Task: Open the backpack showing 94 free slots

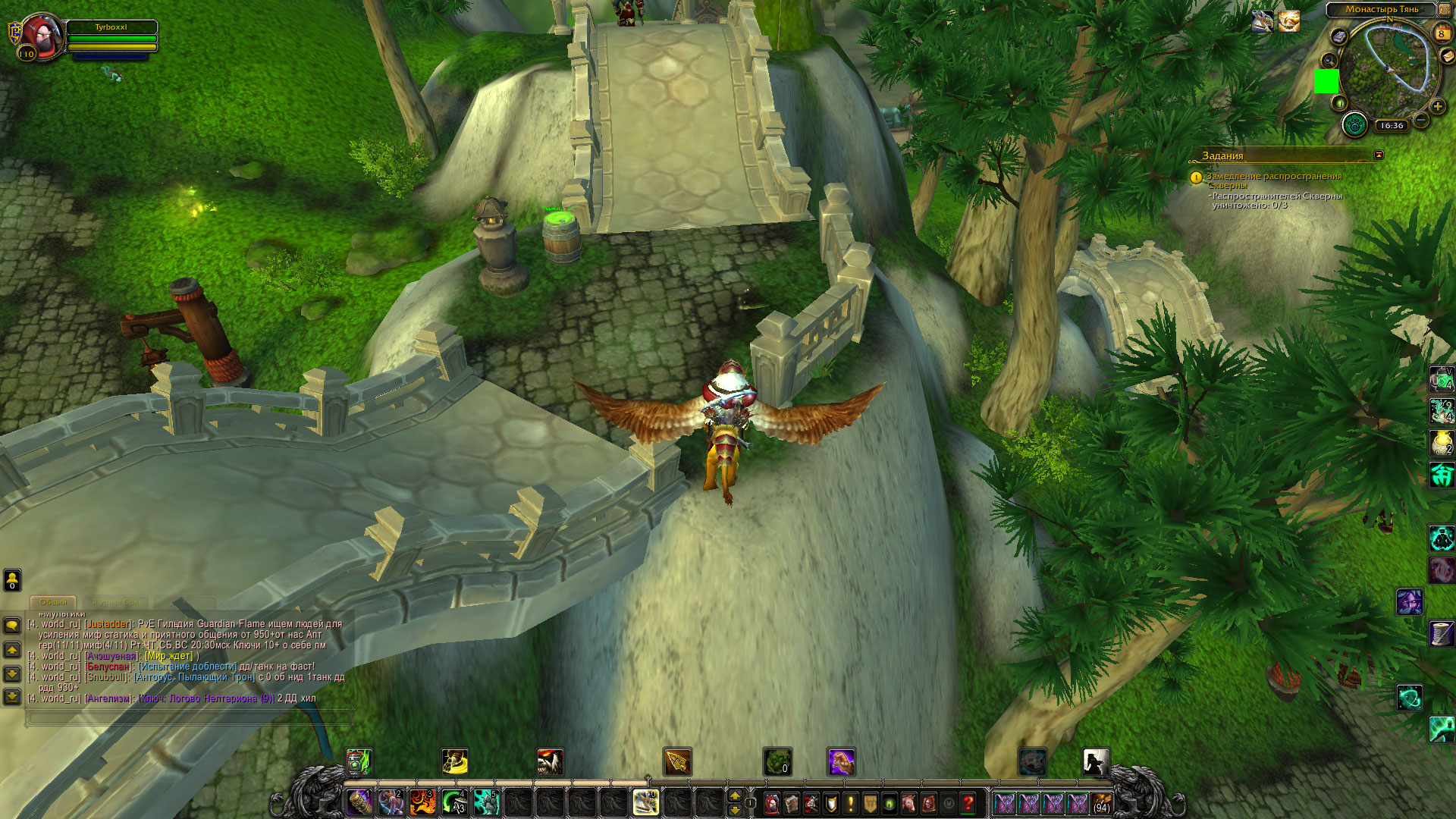Action: (1102, 803)
